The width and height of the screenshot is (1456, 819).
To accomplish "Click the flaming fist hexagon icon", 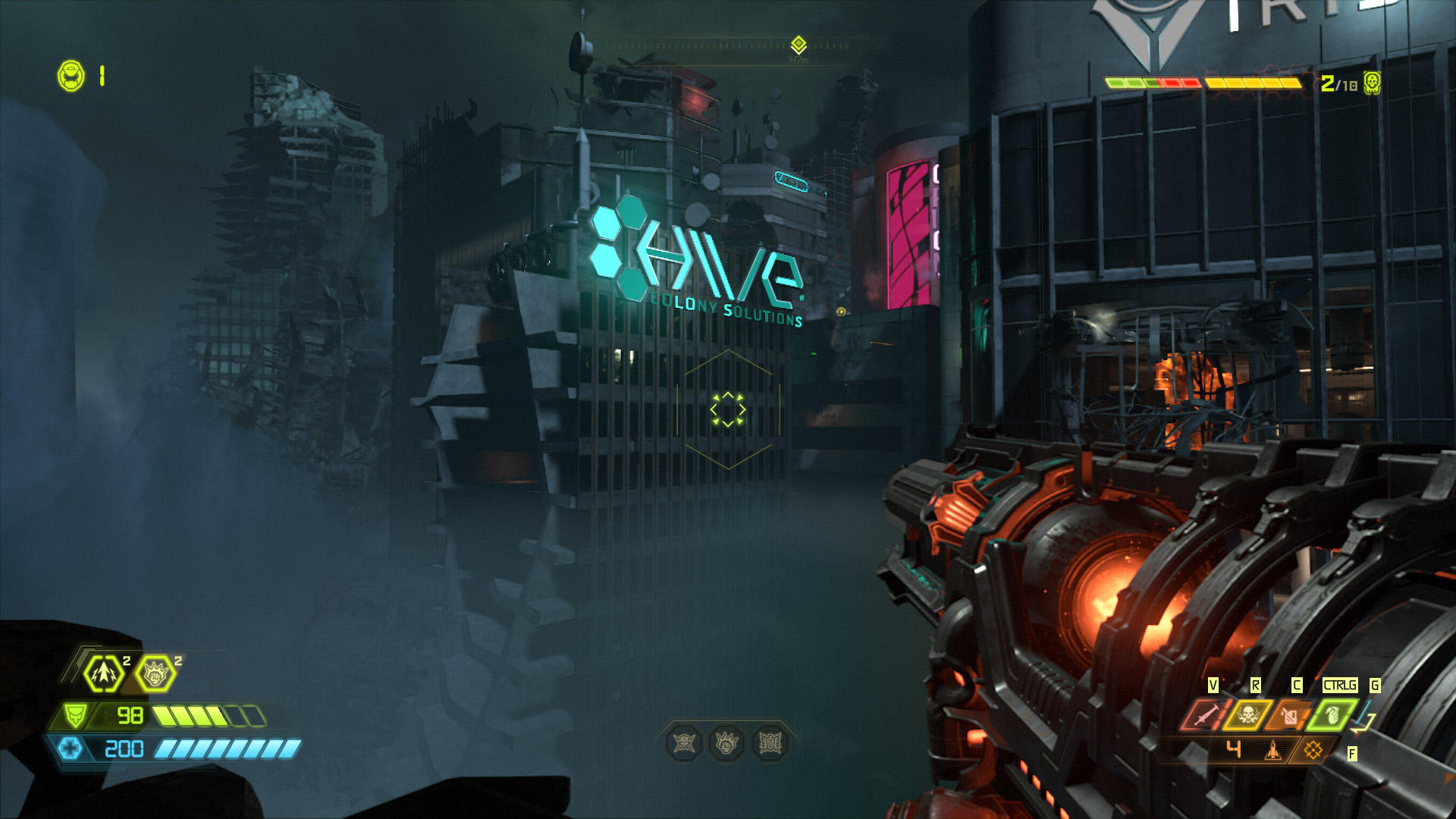I will click(x=155, y=673).
